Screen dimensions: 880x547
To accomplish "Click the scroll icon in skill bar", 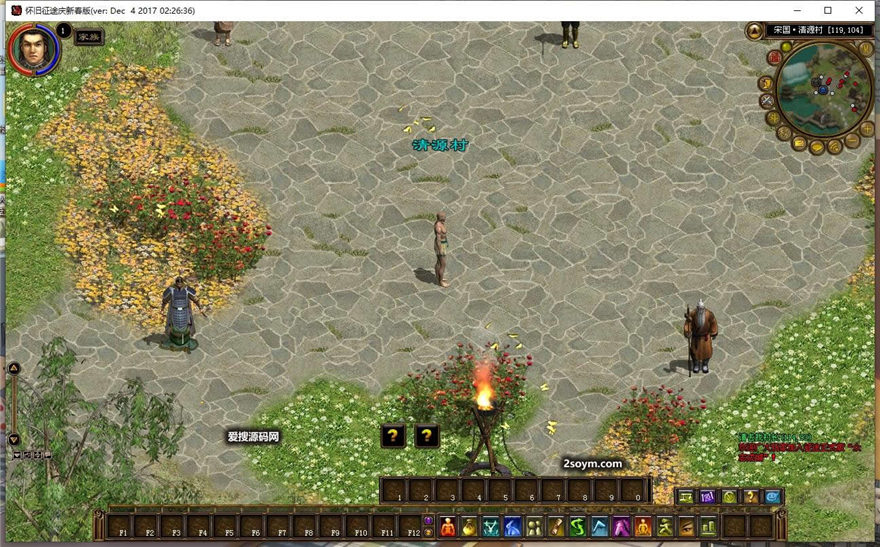I will tap(557, 526).
